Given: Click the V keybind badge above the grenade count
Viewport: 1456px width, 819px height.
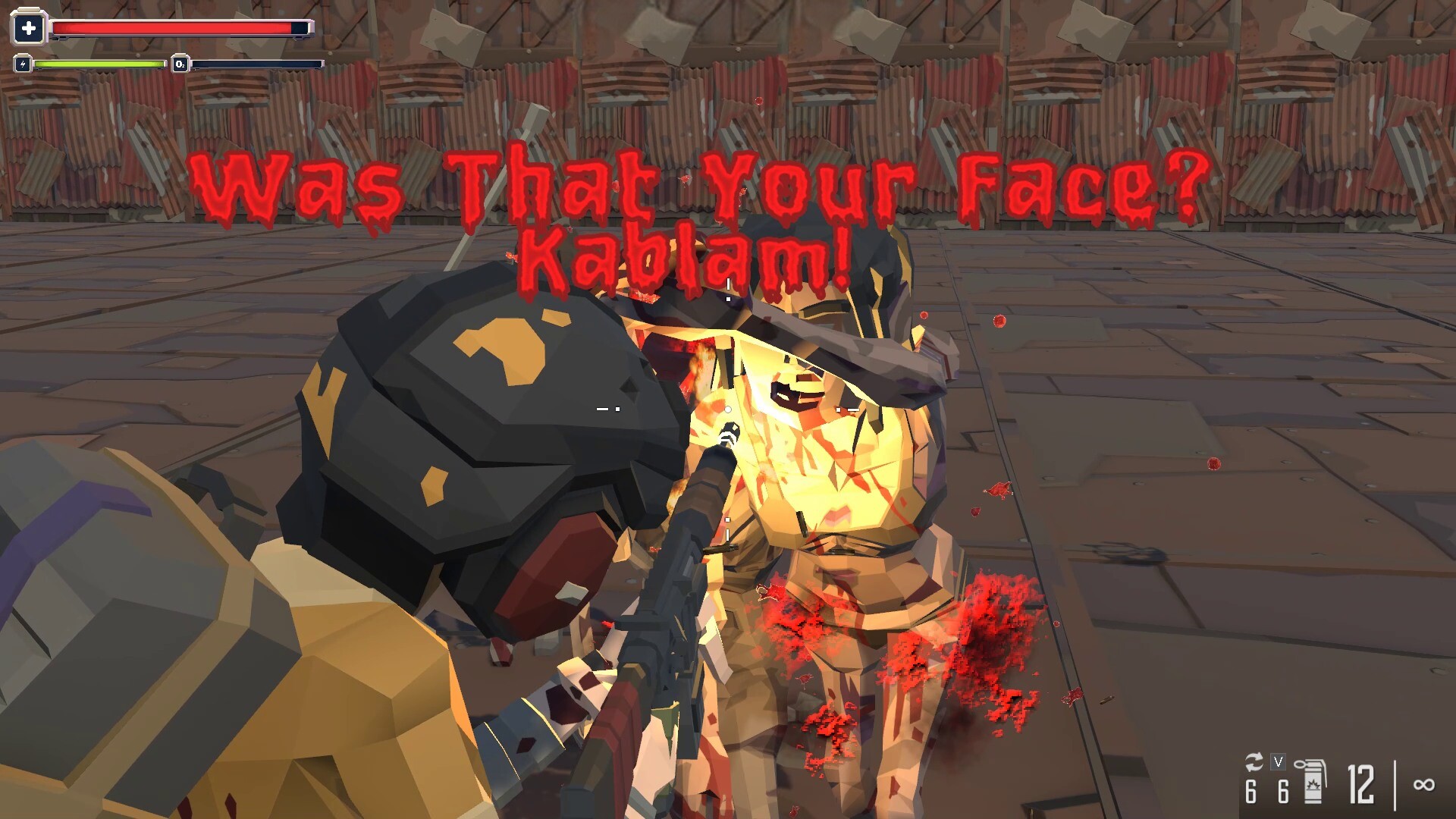Looking at the screenshot, I should tap(1278, 761).
